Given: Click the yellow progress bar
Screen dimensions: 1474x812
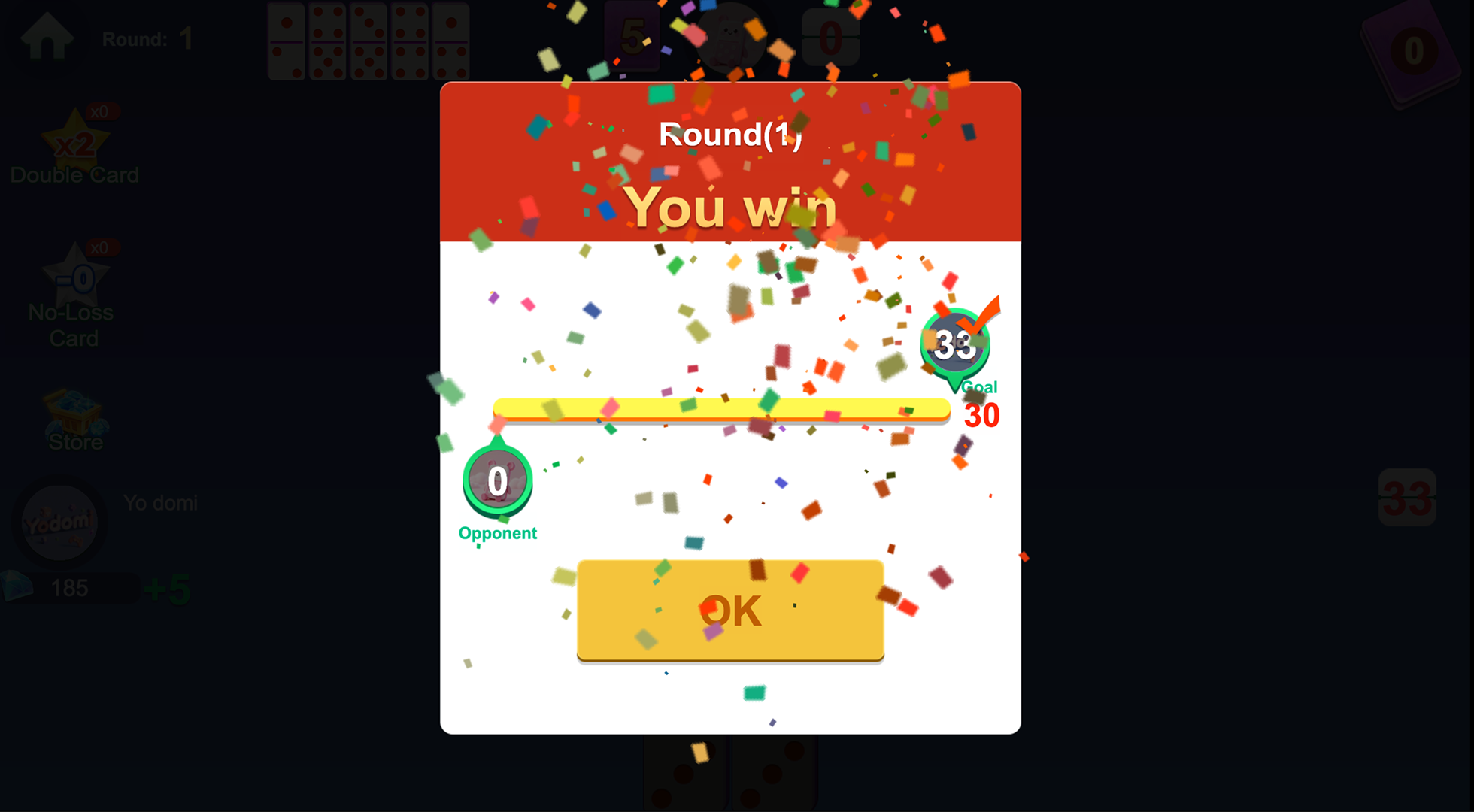Looking at the screenshot, I should pos(722,410).
